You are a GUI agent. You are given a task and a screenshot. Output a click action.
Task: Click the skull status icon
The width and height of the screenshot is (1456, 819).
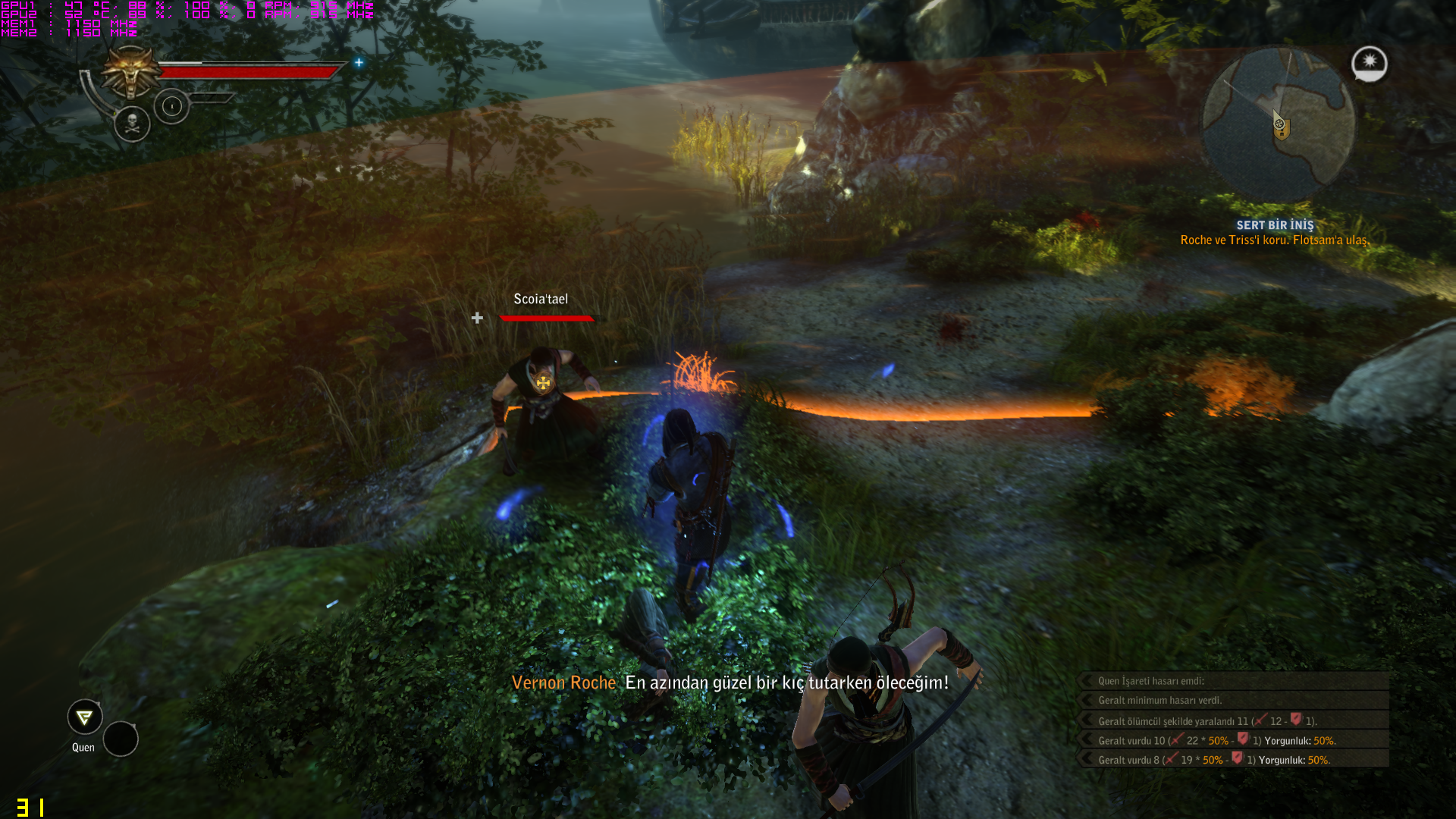pyautogui.click(x=132, y=123)
